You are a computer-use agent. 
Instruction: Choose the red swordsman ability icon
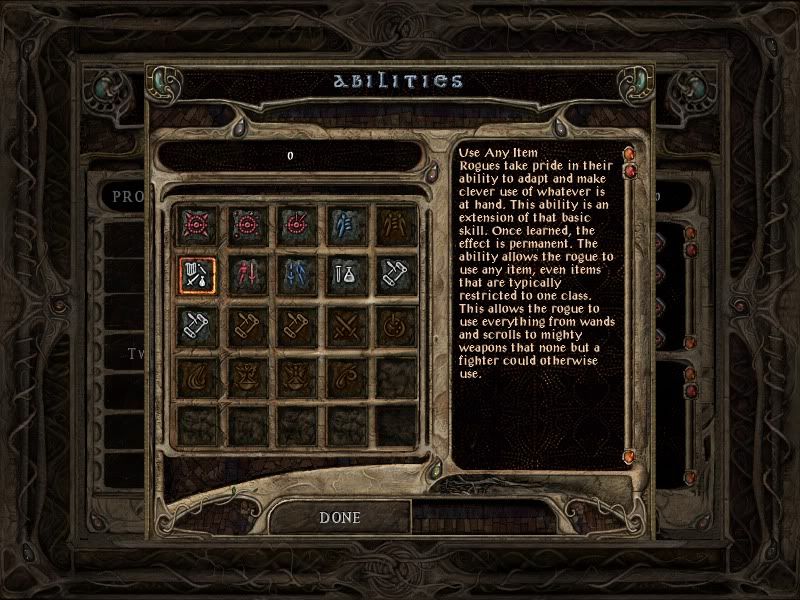coord(244,273)
